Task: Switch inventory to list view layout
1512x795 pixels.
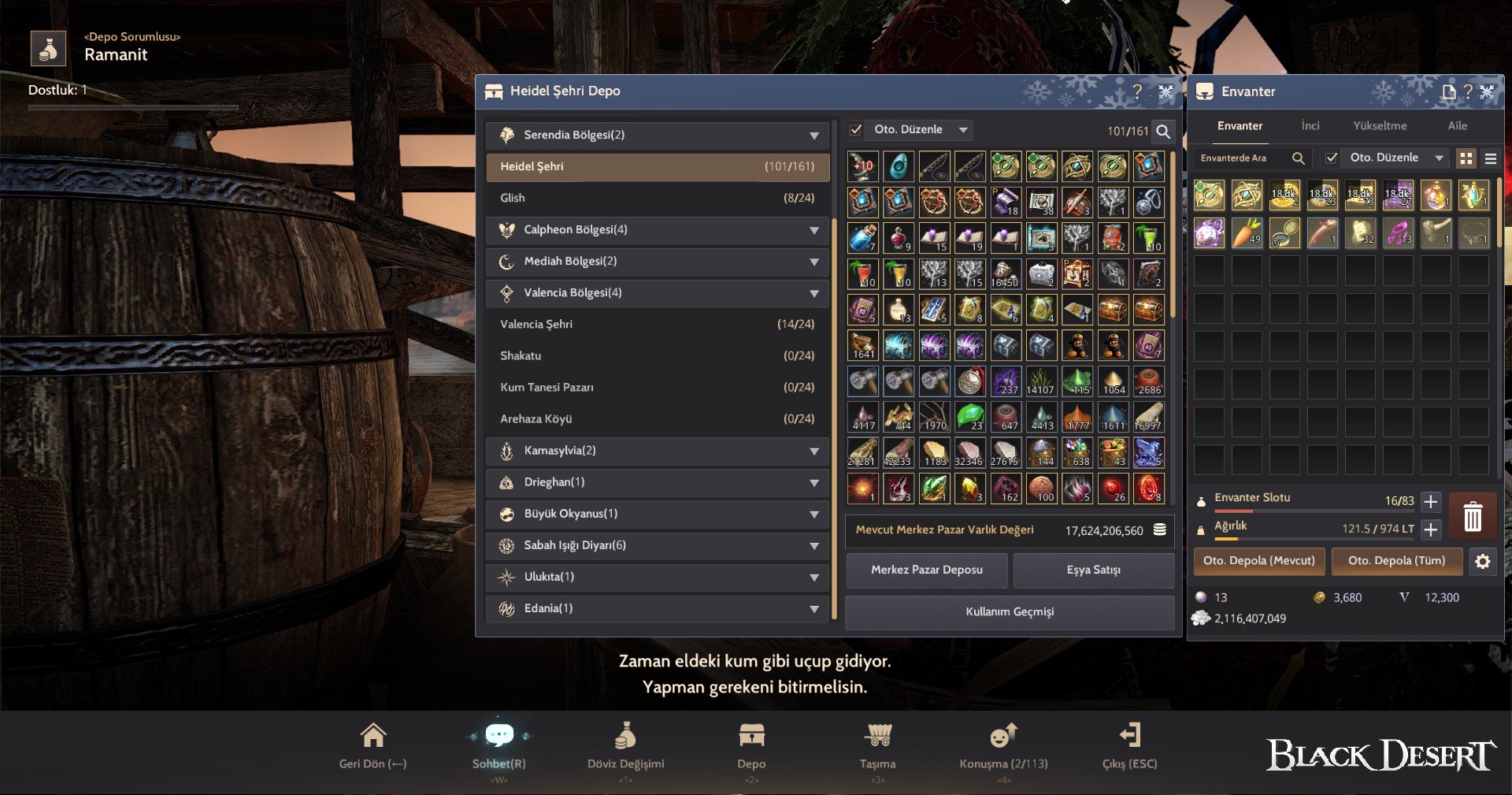Action: coord(1491,158)
